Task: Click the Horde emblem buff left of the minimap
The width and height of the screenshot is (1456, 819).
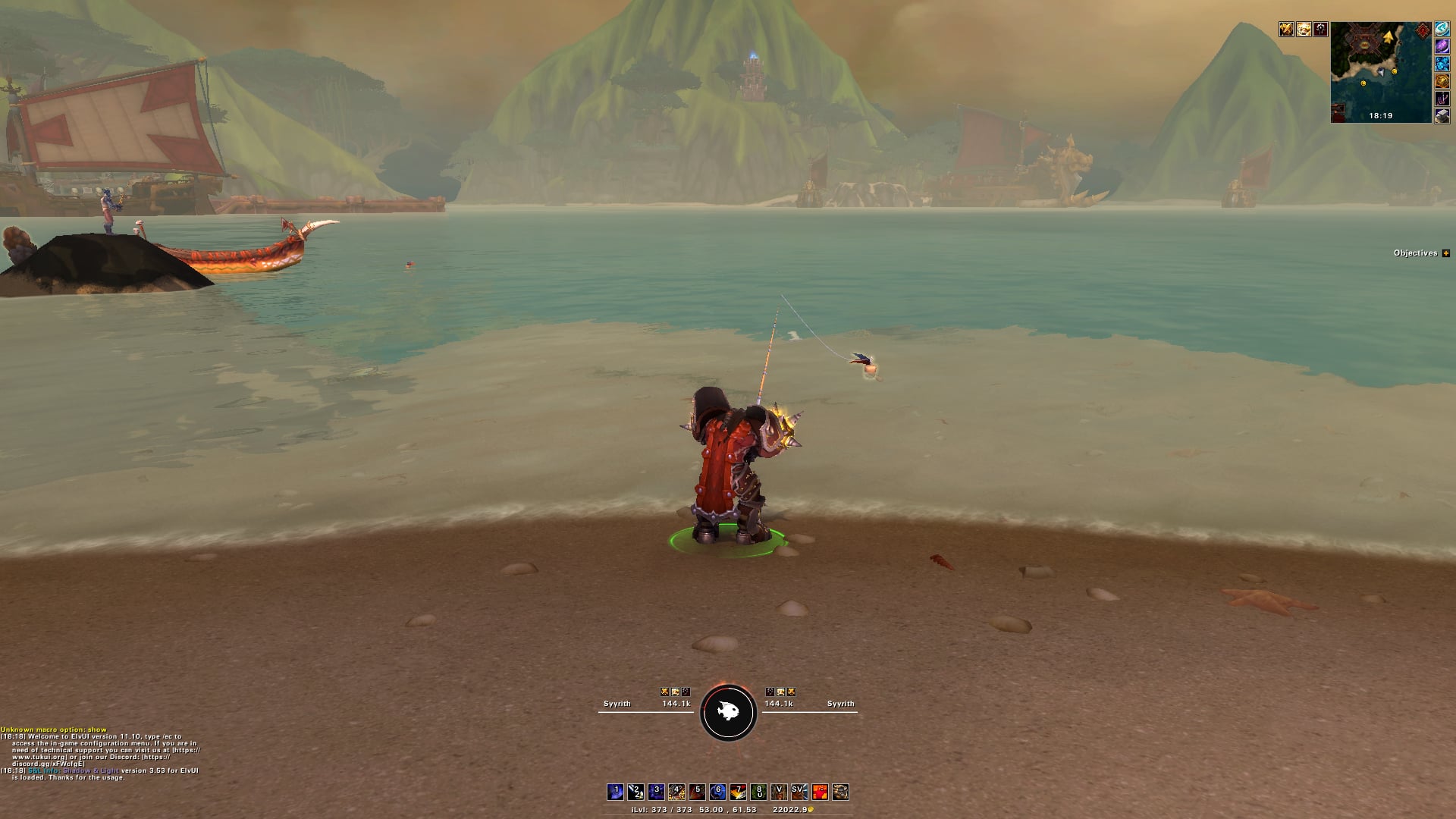Action: [x=1321, y=30]
